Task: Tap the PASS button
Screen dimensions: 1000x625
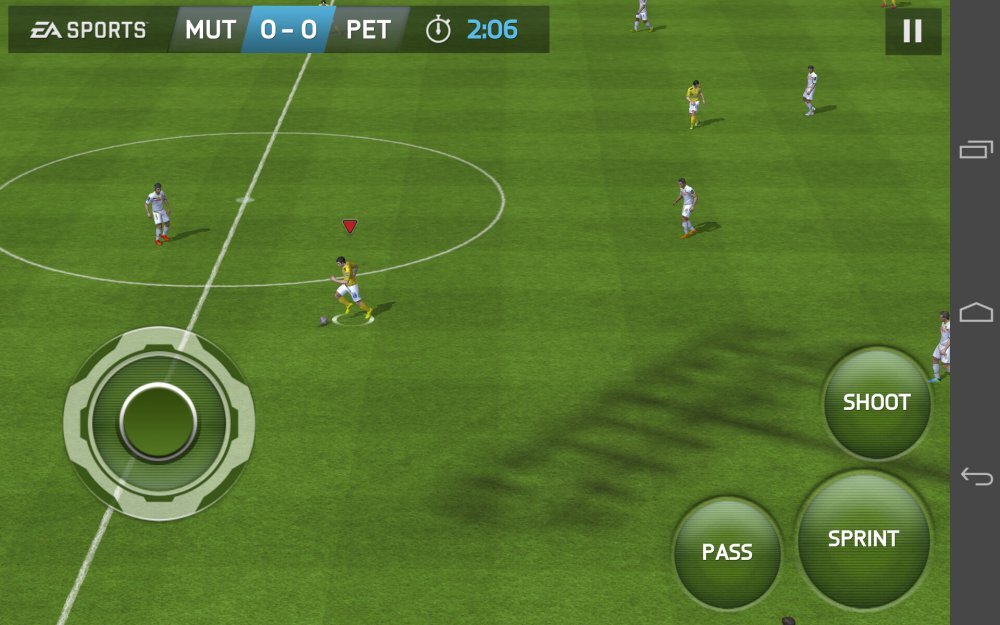Action: [x=727, y=552]
